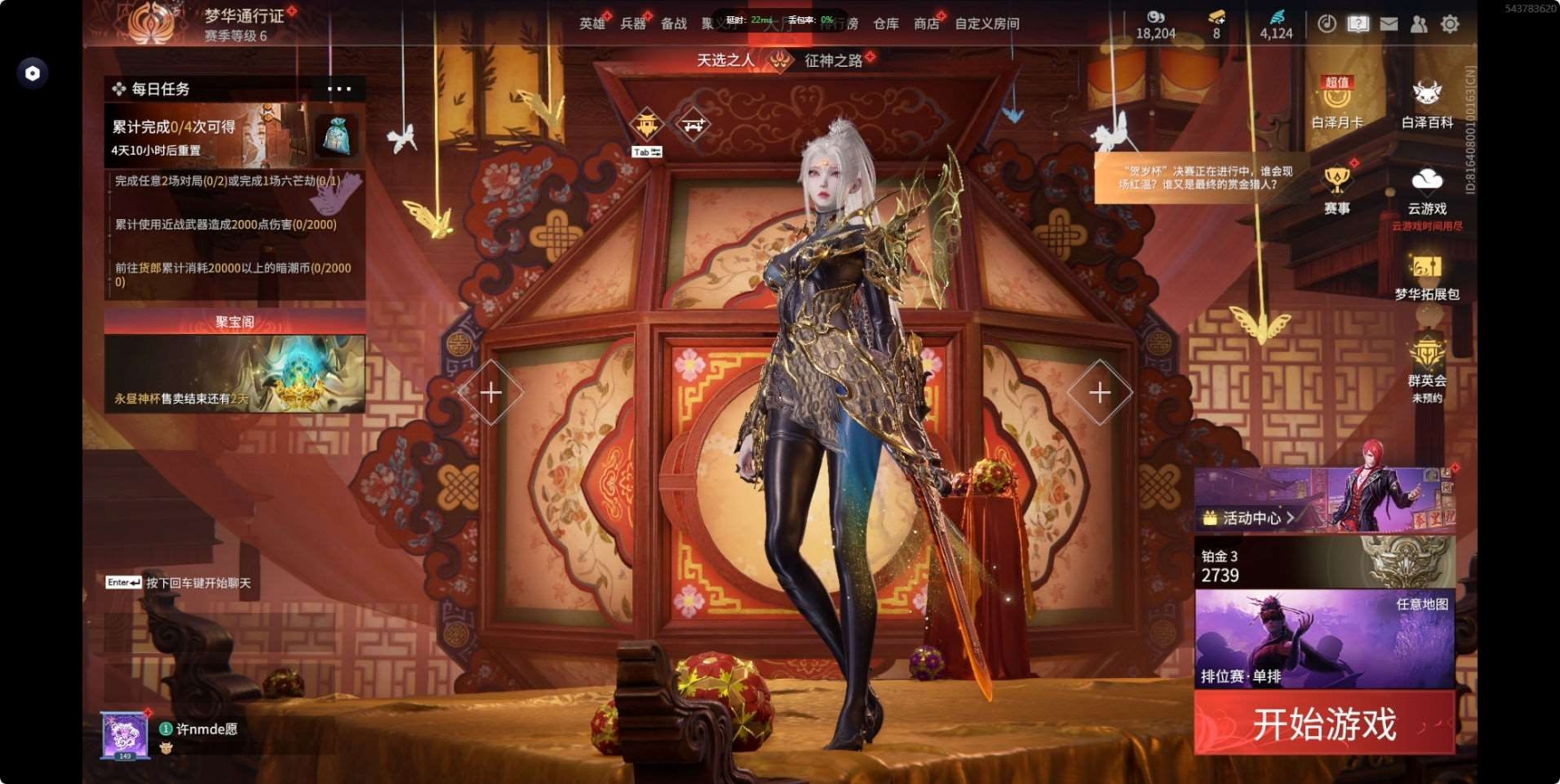Open the friends list icon
1560x784 pixels.
[1418, 24]
